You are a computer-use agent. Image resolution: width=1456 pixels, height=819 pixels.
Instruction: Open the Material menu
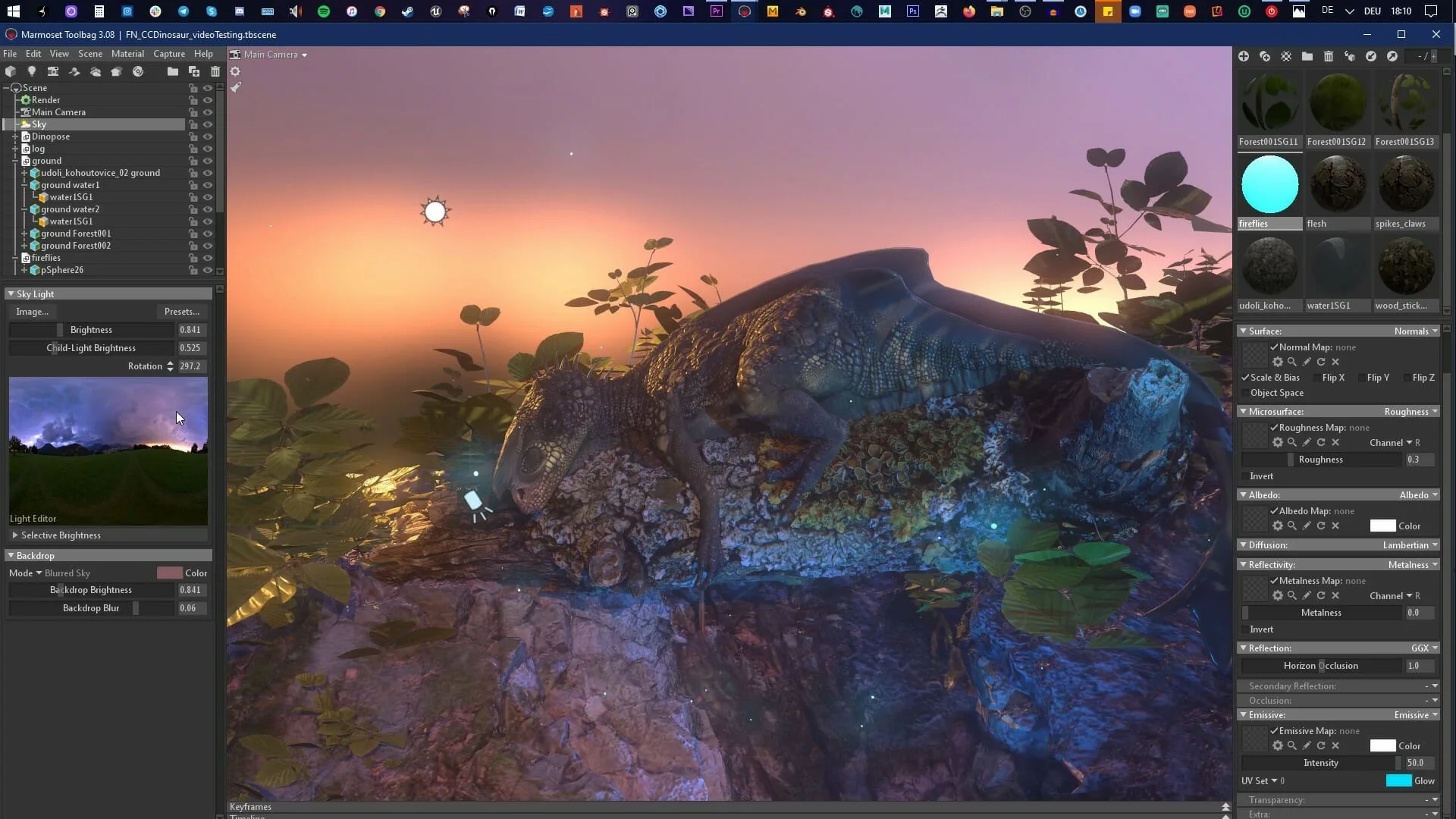[x=127, y=54]
